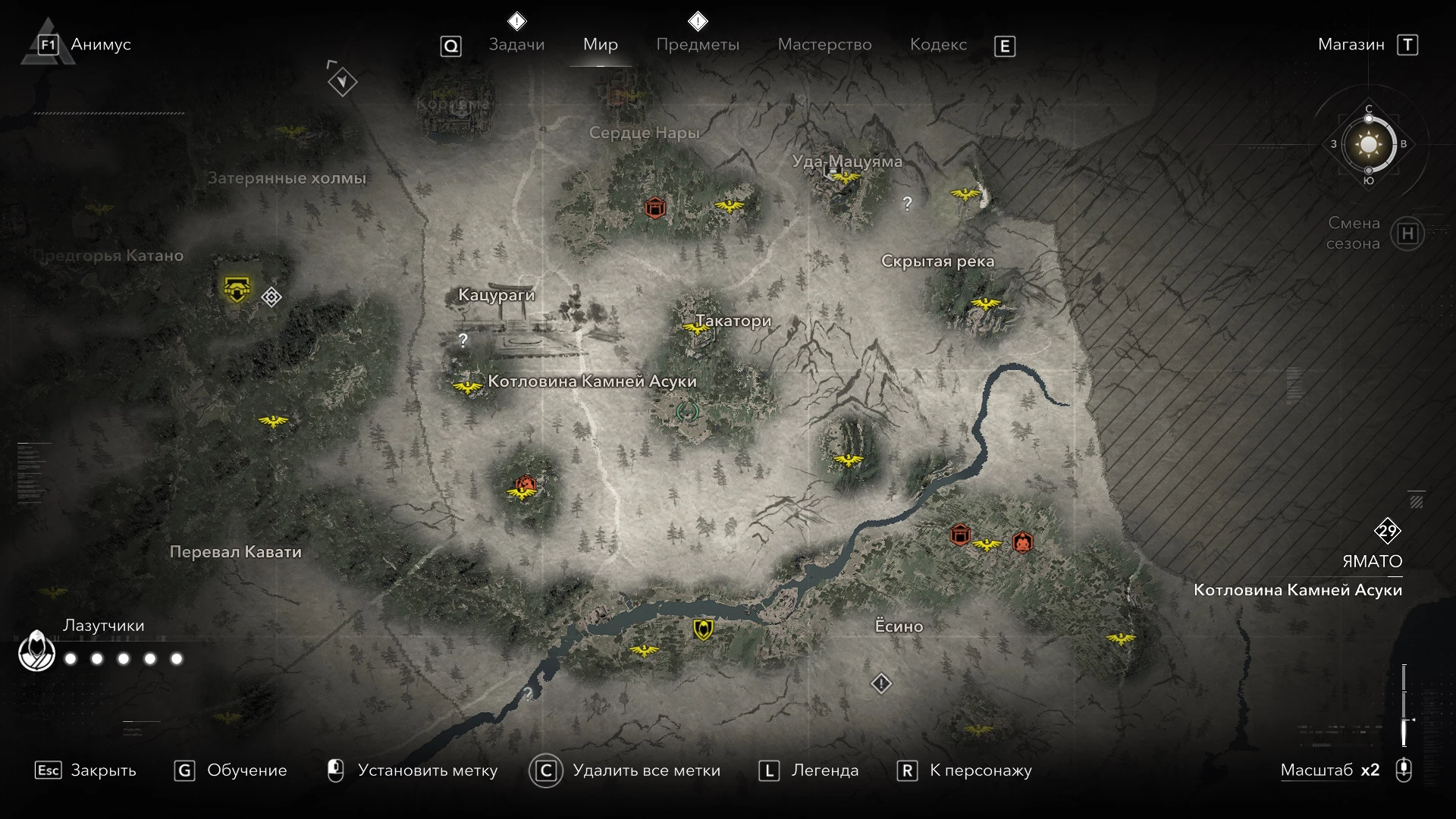
Task: Select the quest diamond marker south of Ёсино
Action: click(880, 684)
